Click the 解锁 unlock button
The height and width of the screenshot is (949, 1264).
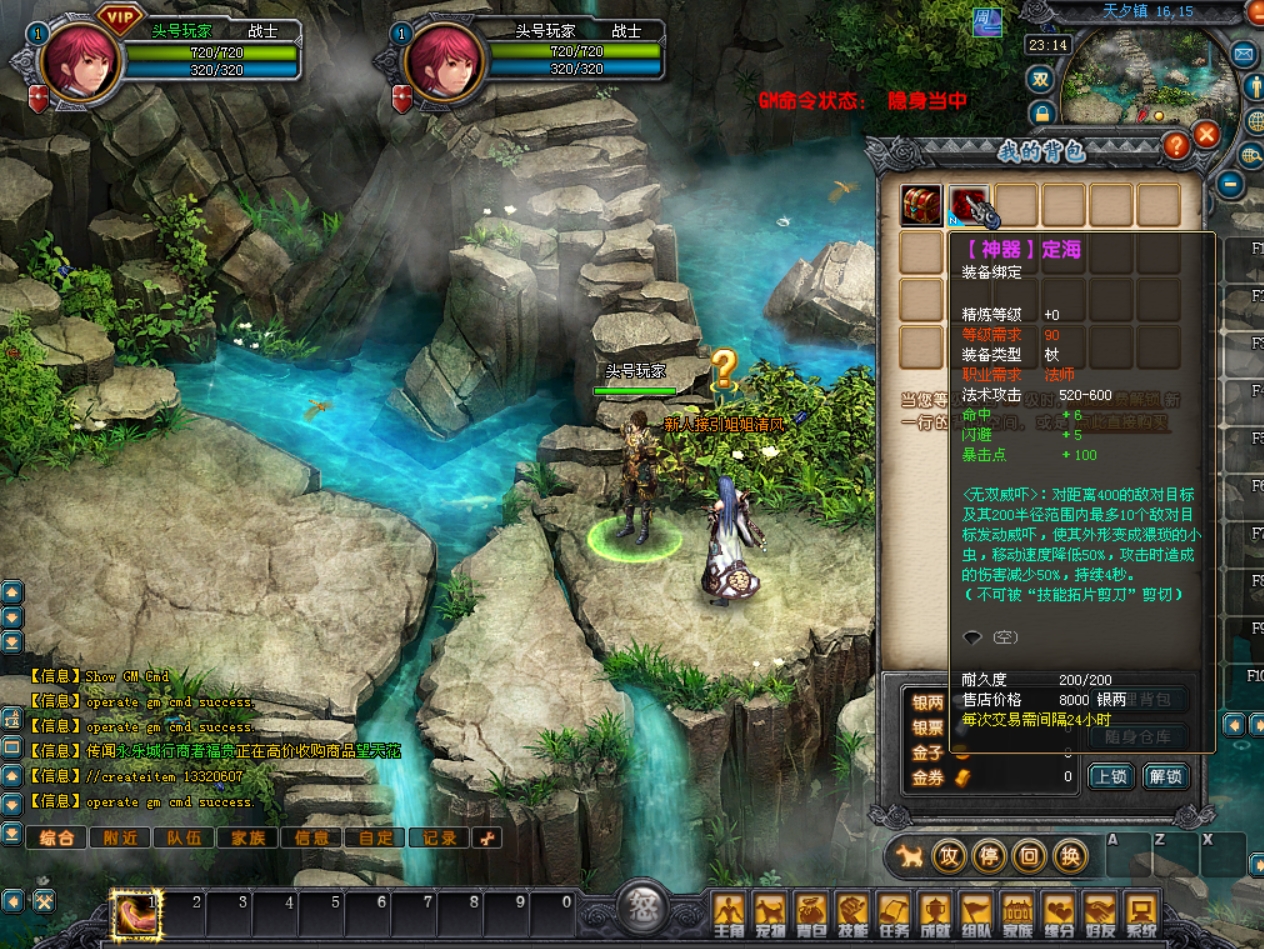[1165, 777]
